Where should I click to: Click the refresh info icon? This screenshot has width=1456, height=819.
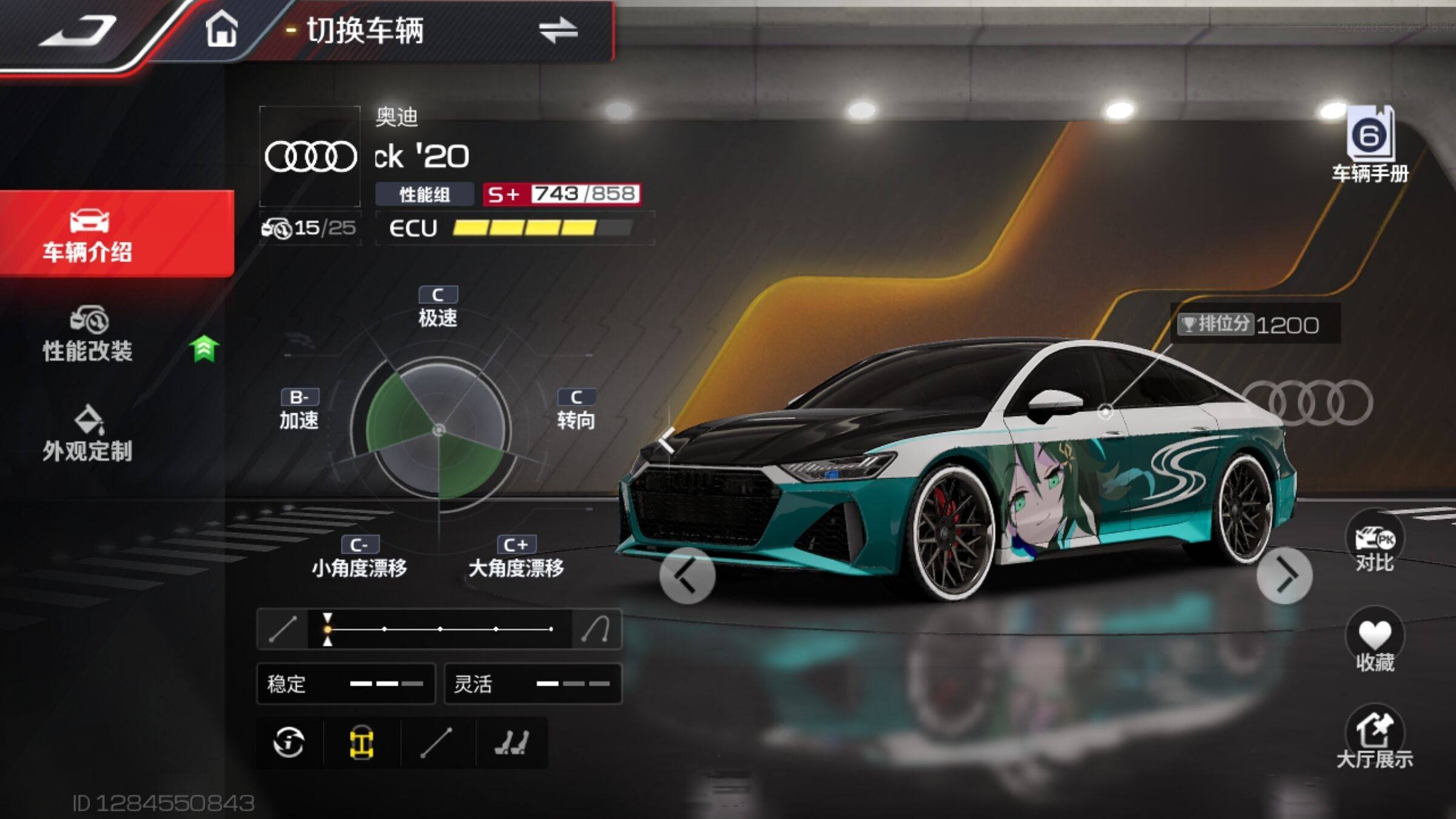pos(289,743)
